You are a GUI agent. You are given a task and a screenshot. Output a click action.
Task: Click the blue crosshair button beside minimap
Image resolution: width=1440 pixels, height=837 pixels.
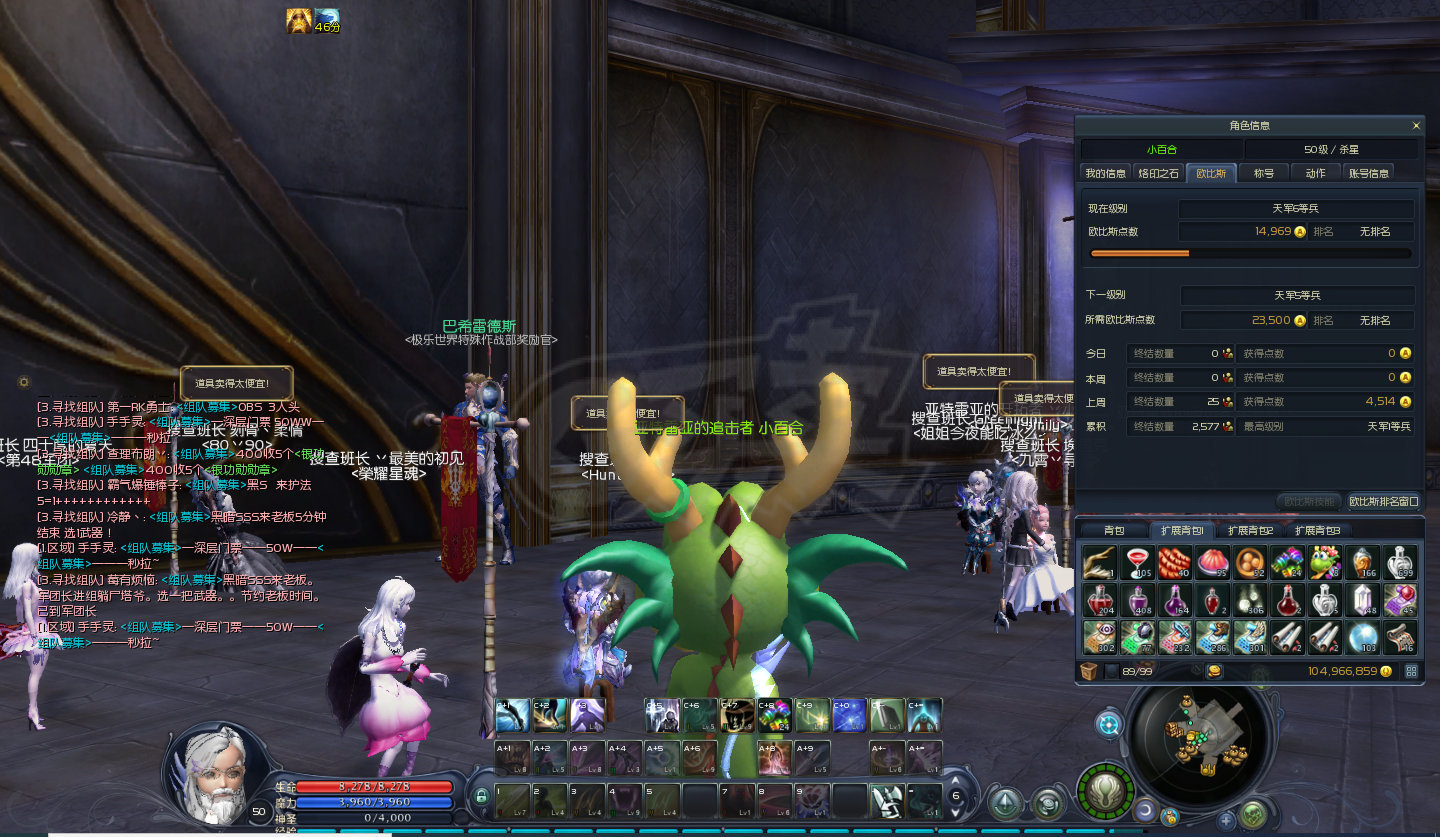[x=1108, y=723]
